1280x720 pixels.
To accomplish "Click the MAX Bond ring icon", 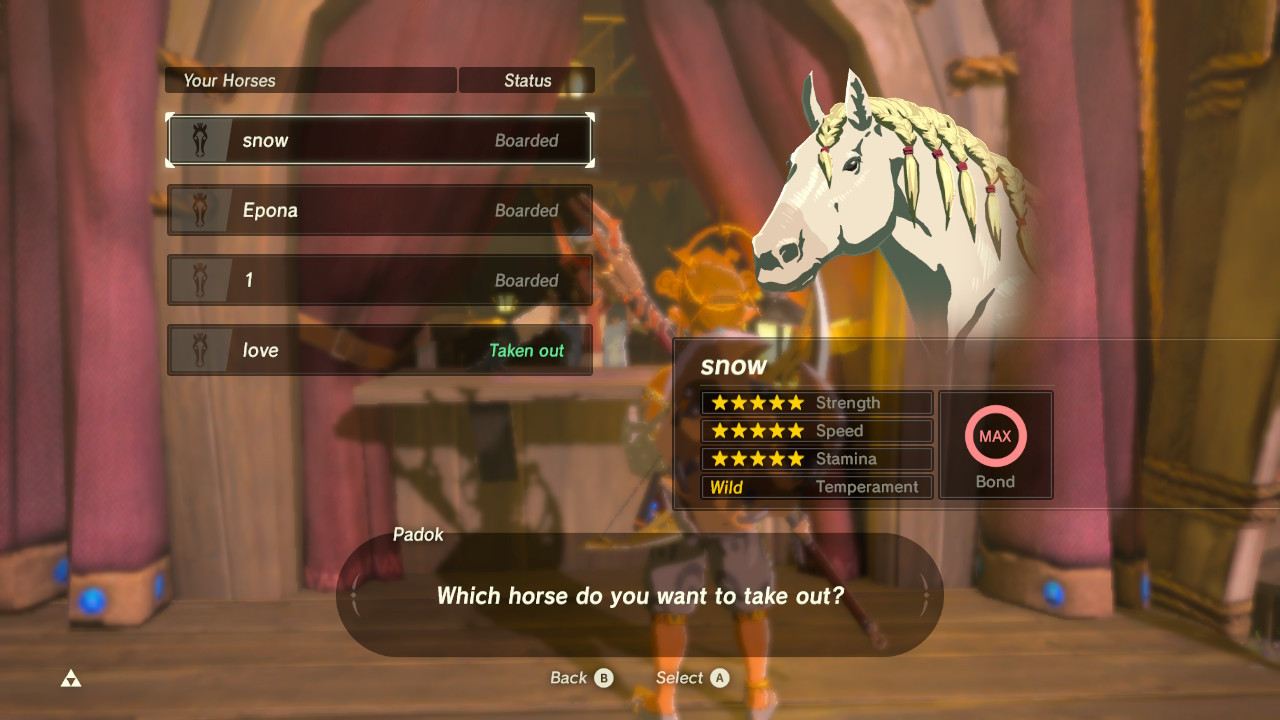I will coord(995,435).
